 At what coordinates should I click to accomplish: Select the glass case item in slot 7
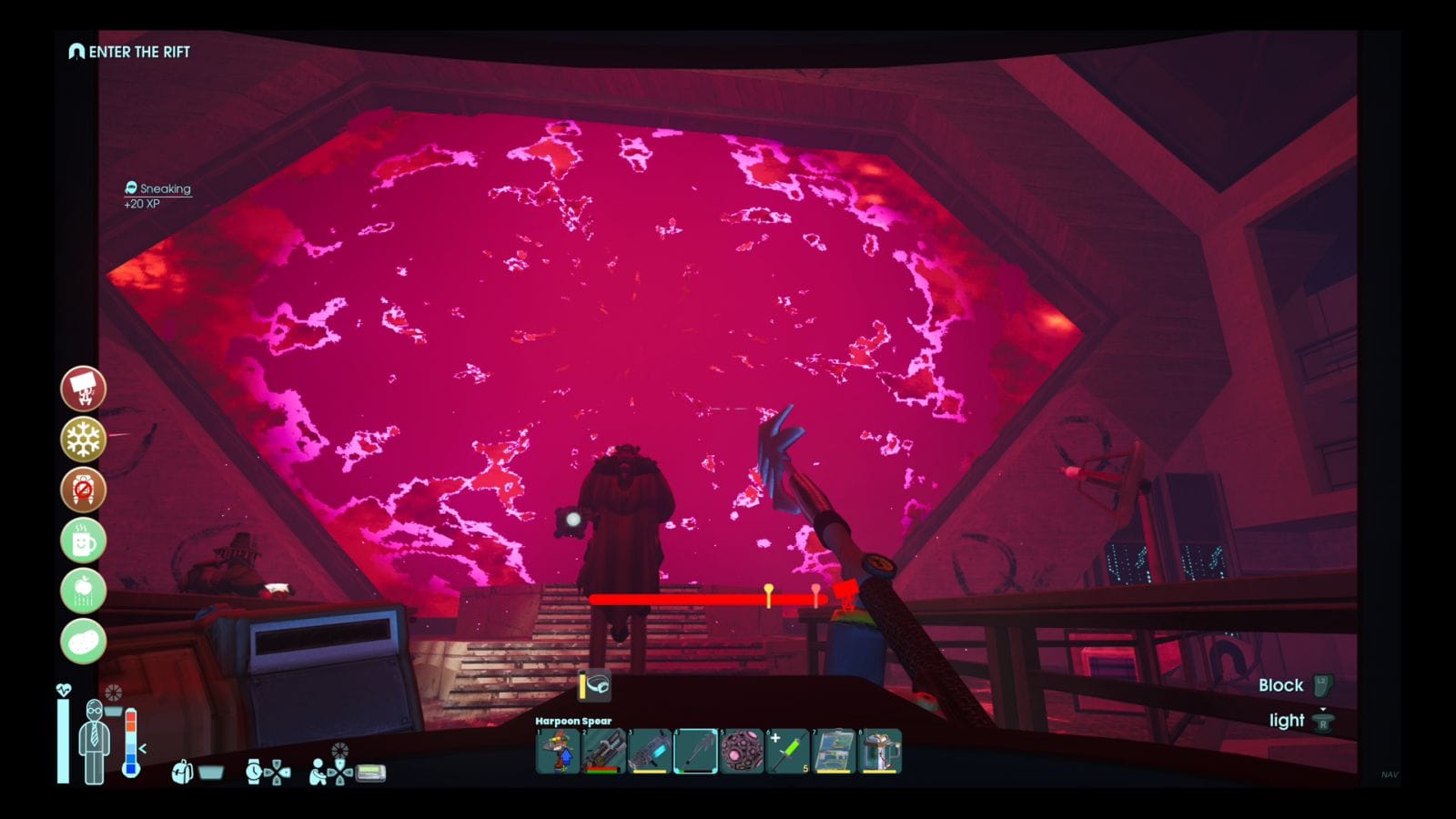point(834,752)
